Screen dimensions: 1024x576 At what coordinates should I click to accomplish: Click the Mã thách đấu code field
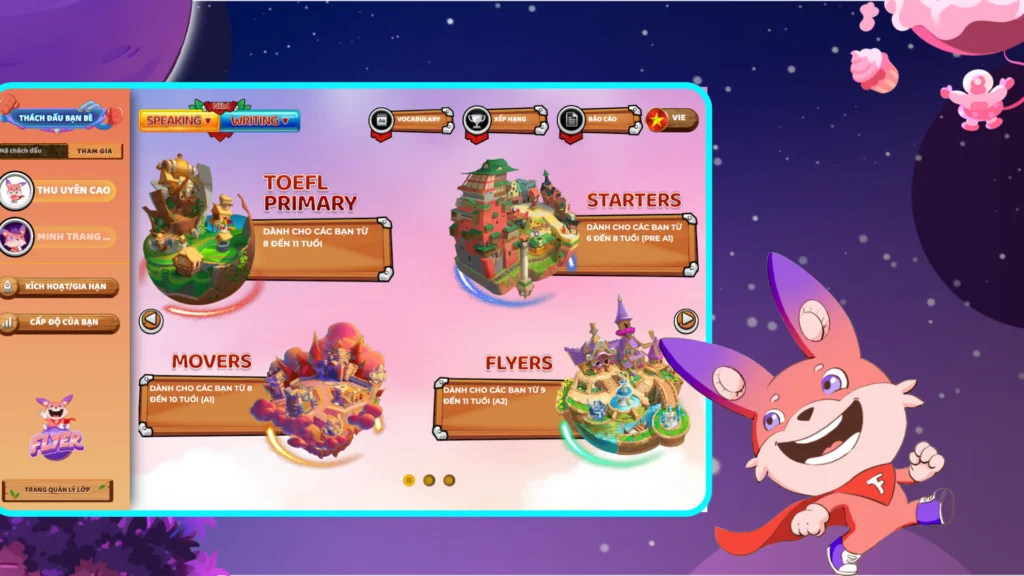pos(34,151)
